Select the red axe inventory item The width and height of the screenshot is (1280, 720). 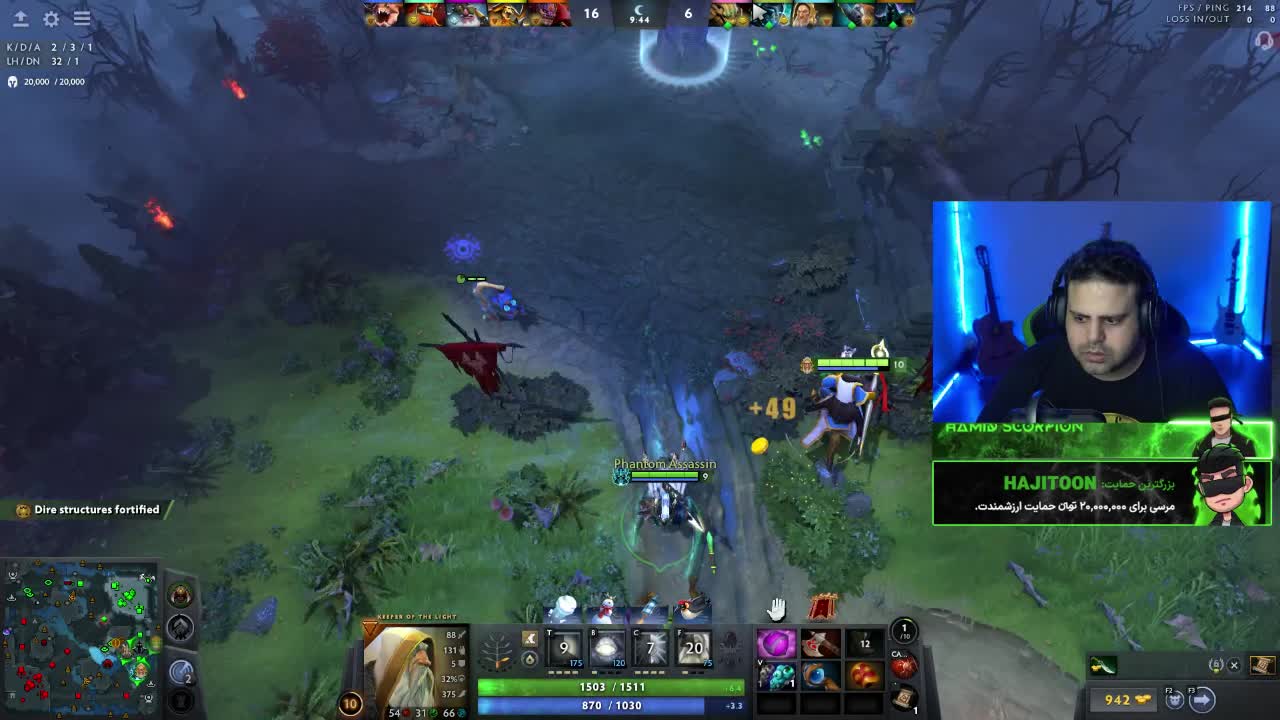[820, 645]
